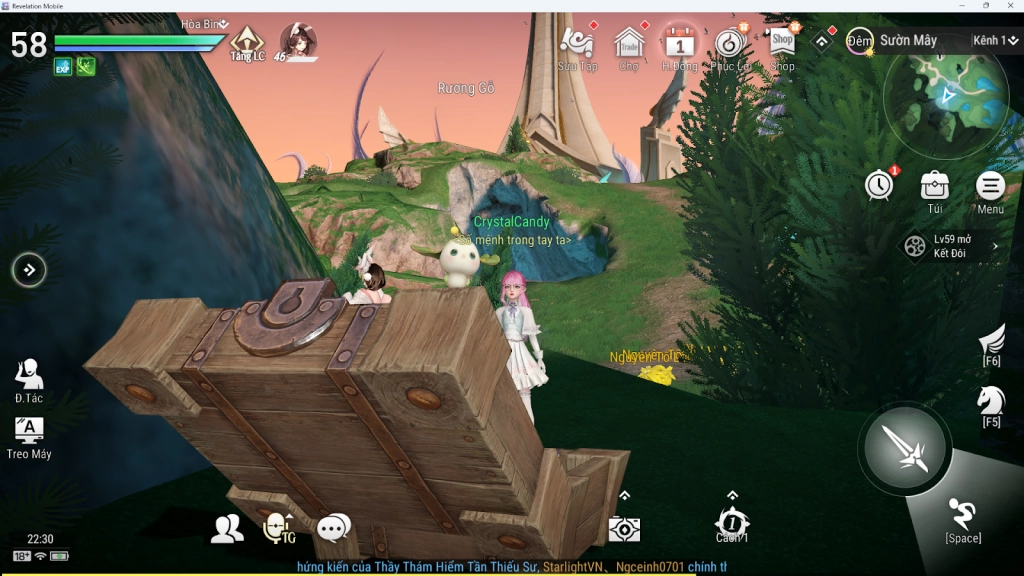Open the Sưu Tập collection menu
This screenshot has height=576, width=1024.
click(577, 45)
